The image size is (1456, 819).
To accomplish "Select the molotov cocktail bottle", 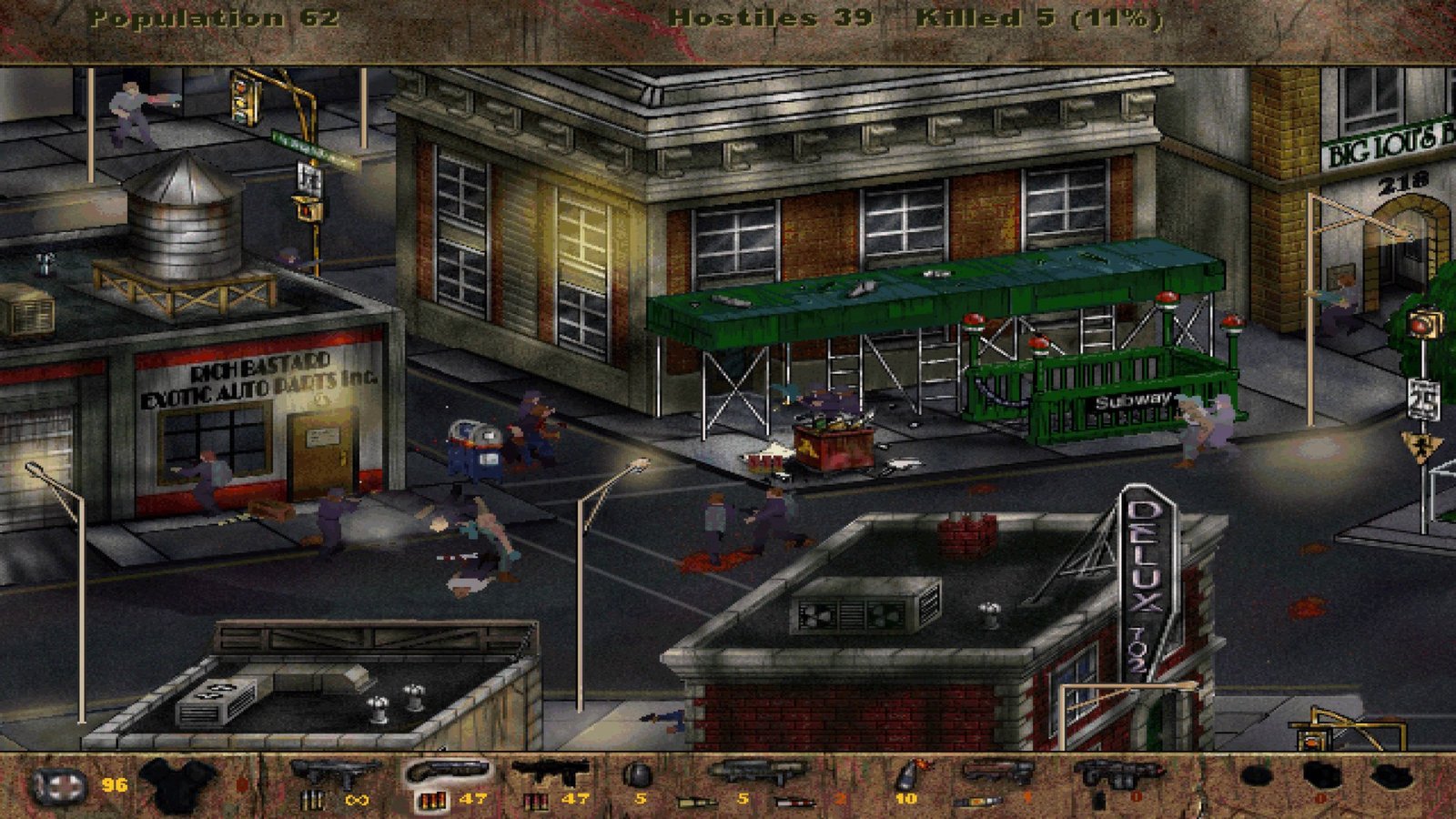I will click(908, 775).
